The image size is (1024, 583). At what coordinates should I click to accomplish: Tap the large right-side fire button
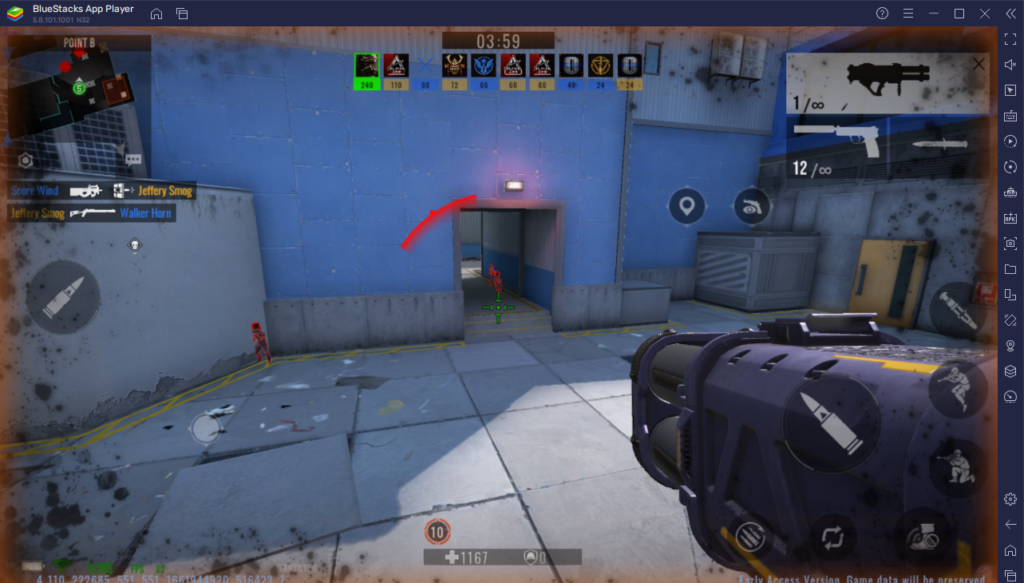pyautogui.click(x=825, y=416)
